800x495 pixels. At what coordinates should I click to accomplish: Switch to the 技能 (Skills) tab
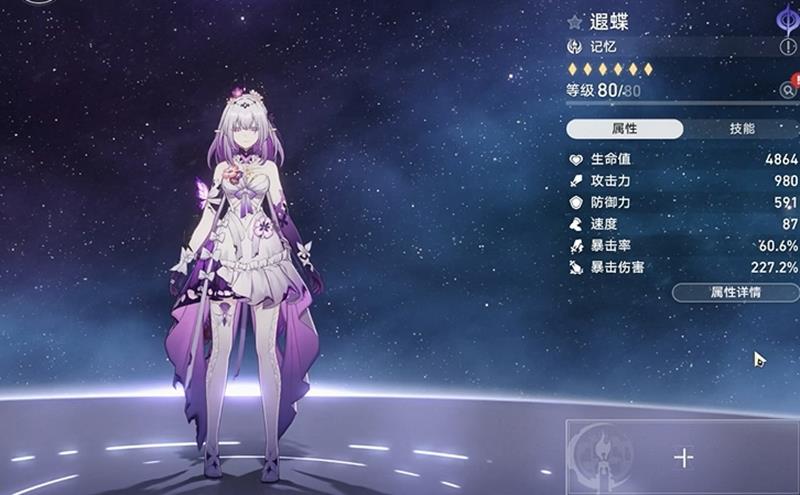click(742, 129)
